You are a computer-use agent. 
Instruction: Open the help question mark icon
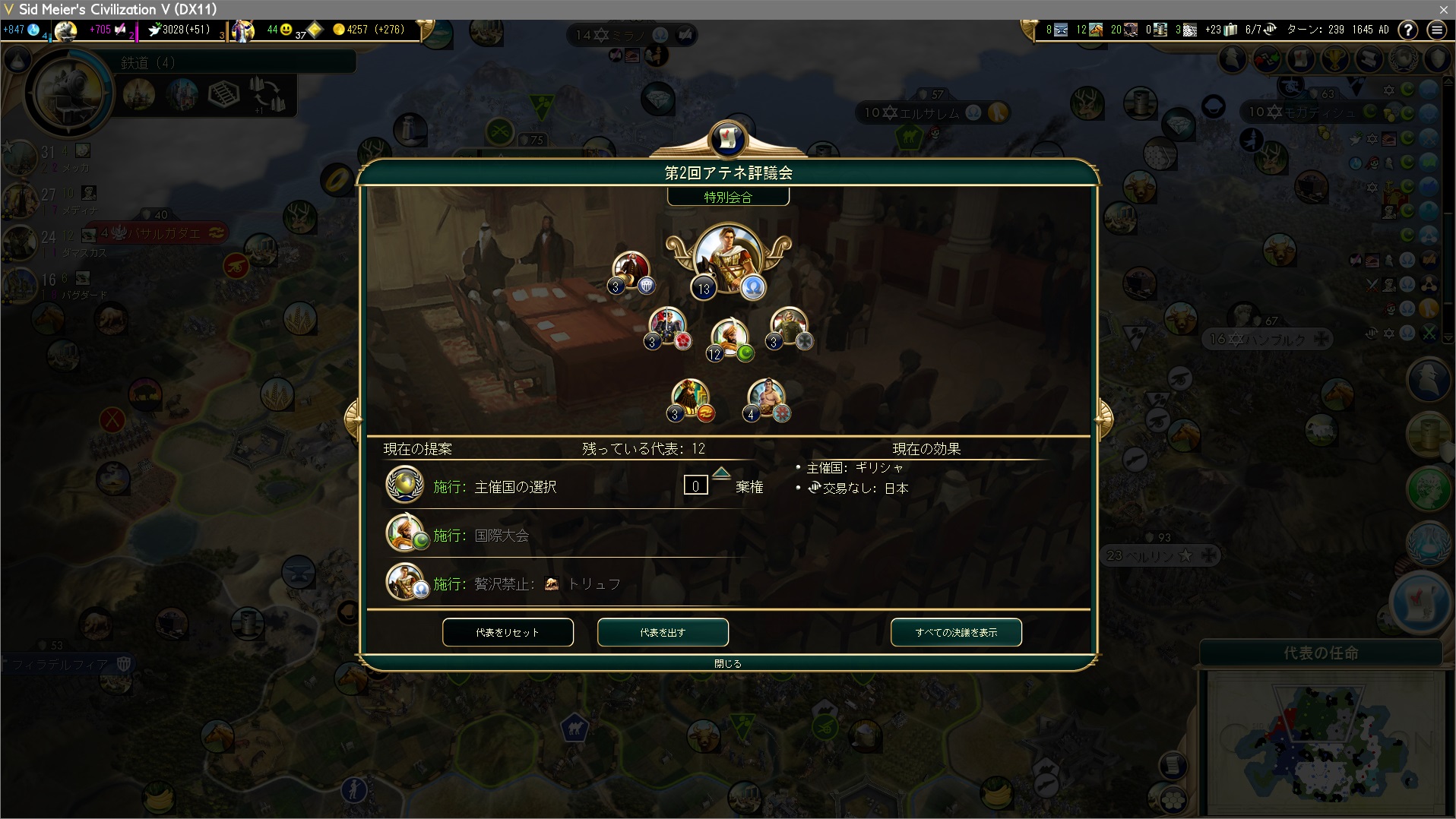pyautogui.click(x=1408, y=30)
